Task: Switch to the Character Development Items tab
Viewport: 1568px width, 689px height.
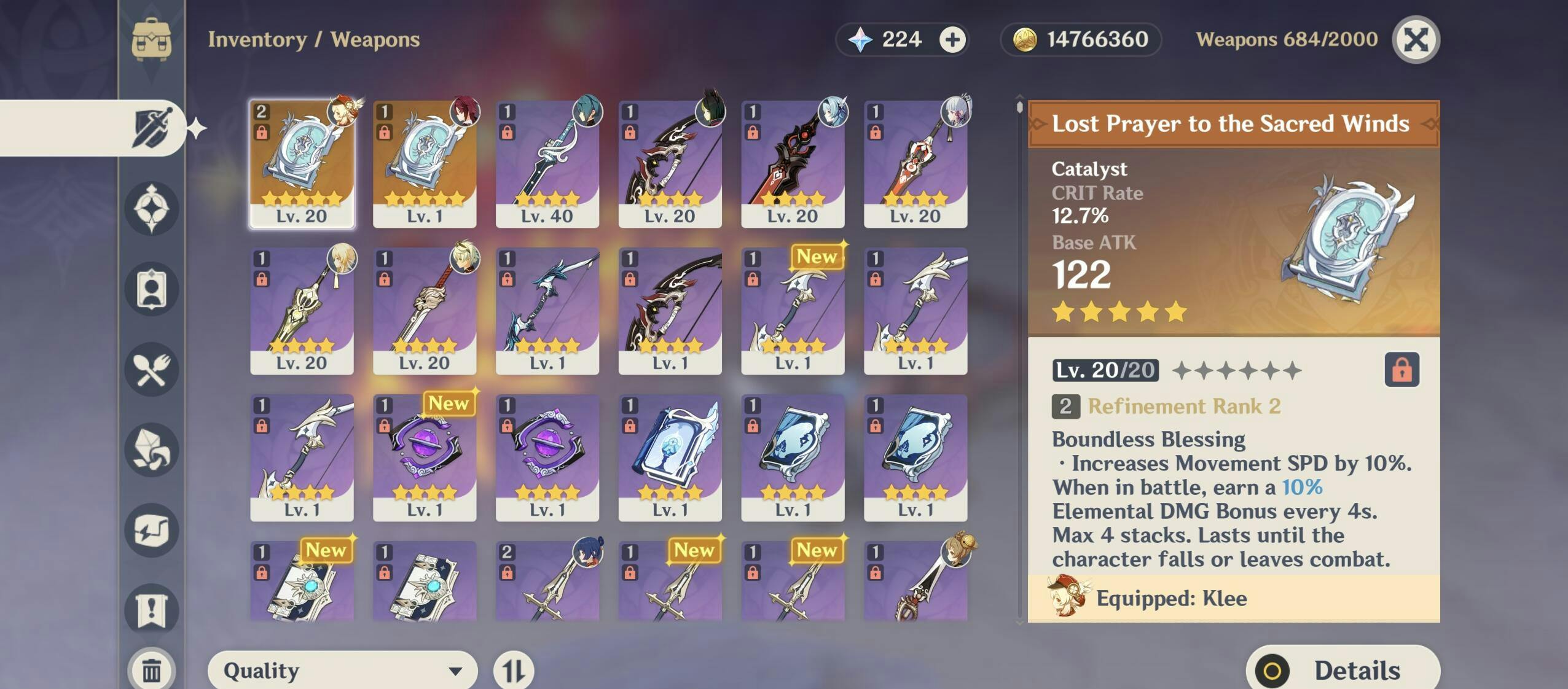Action: point(151,289)
